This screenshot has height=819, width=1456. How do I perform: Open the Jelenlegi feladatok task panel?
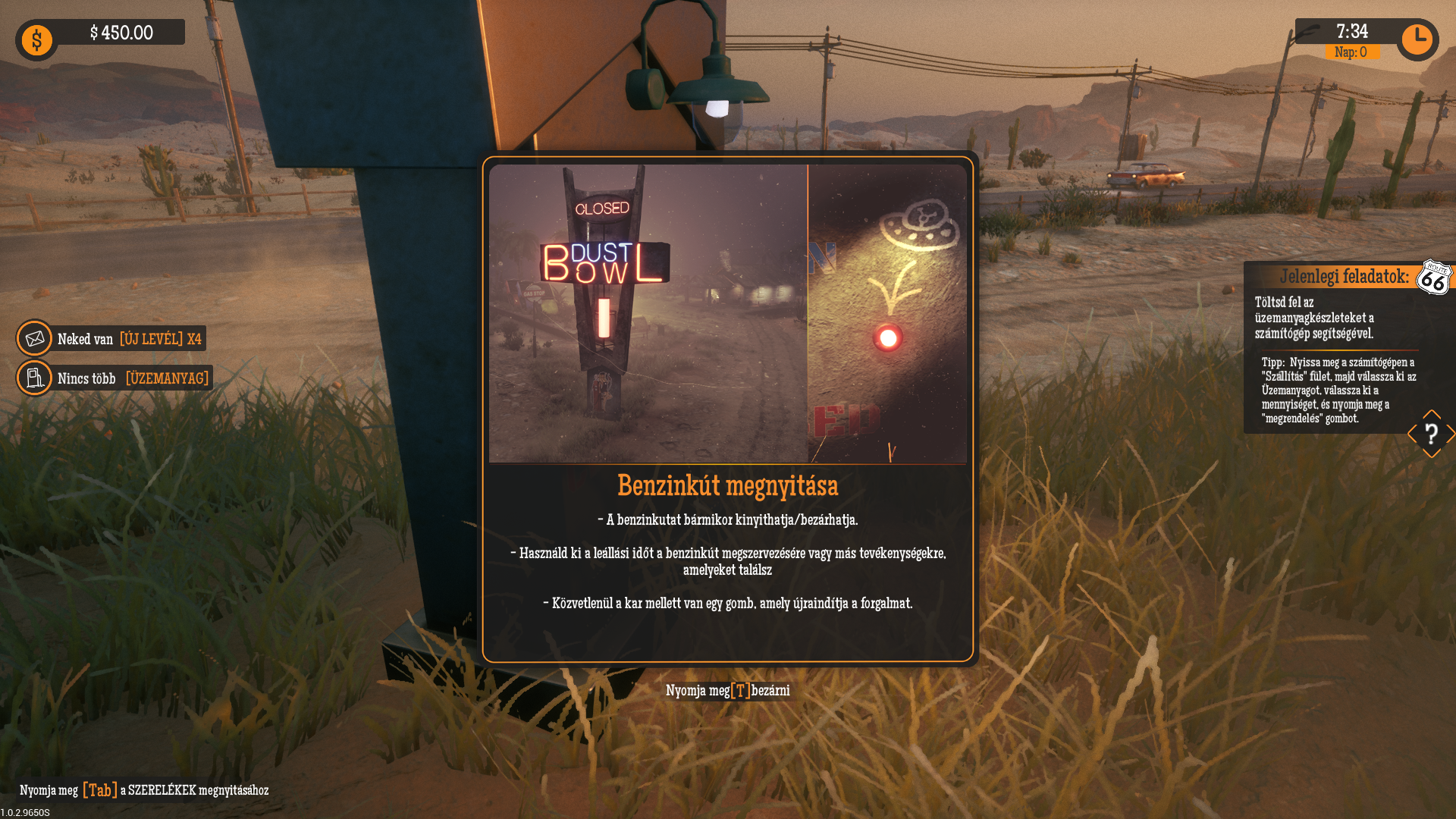[1343, 276]
